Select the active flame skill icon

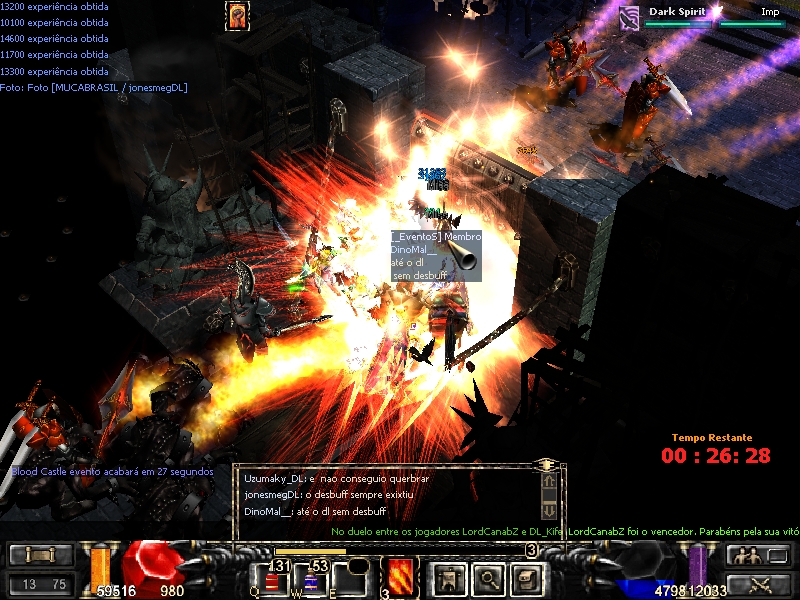click(399, 577)
